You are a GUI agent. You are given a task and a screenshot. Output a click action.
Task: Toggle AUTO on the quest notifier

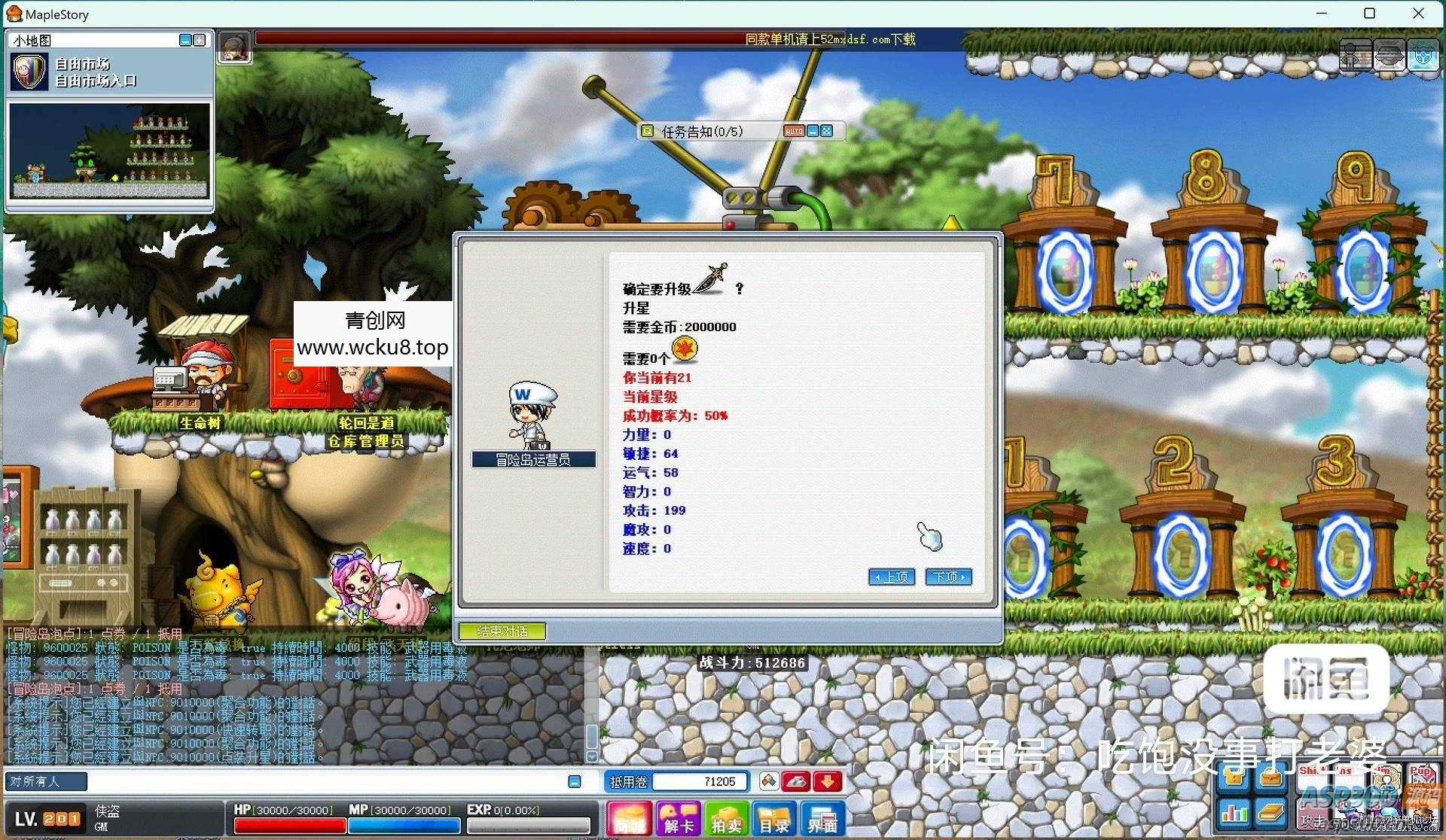coord(794,131)
